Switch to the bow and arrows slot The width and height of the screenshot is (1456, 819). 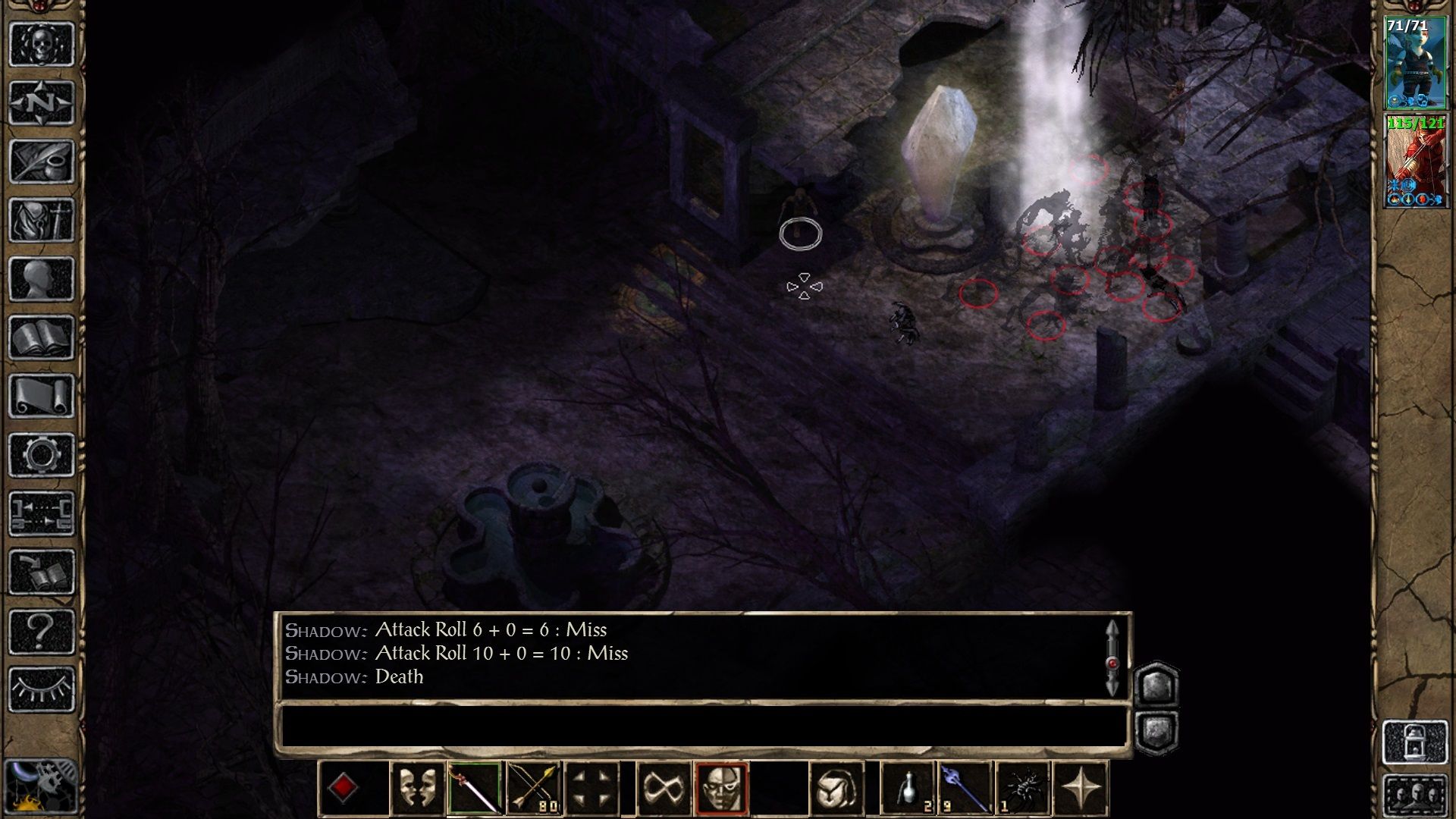[533, 789]
